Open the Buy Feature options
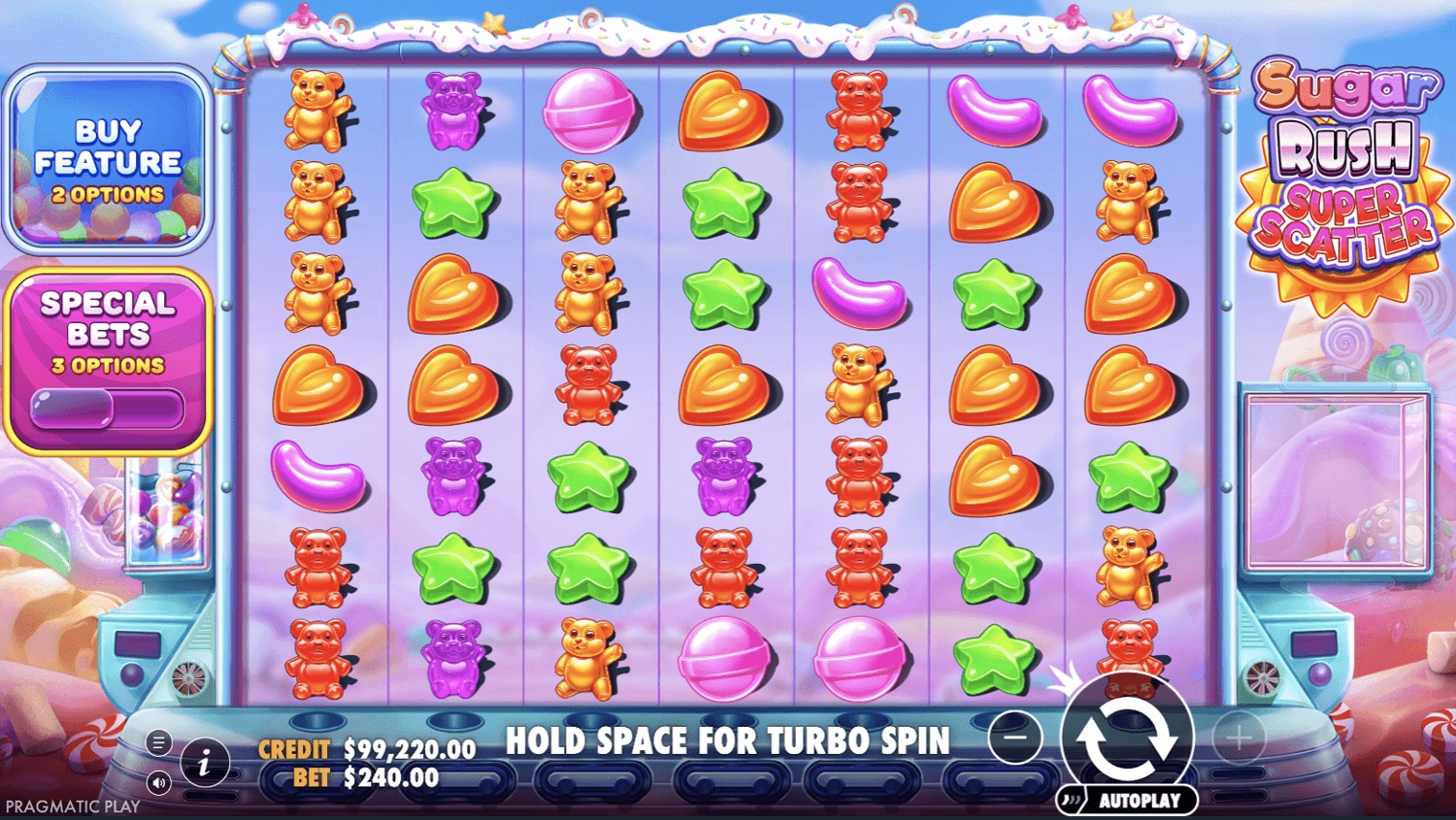1456x820 pixels. (108, 160)
